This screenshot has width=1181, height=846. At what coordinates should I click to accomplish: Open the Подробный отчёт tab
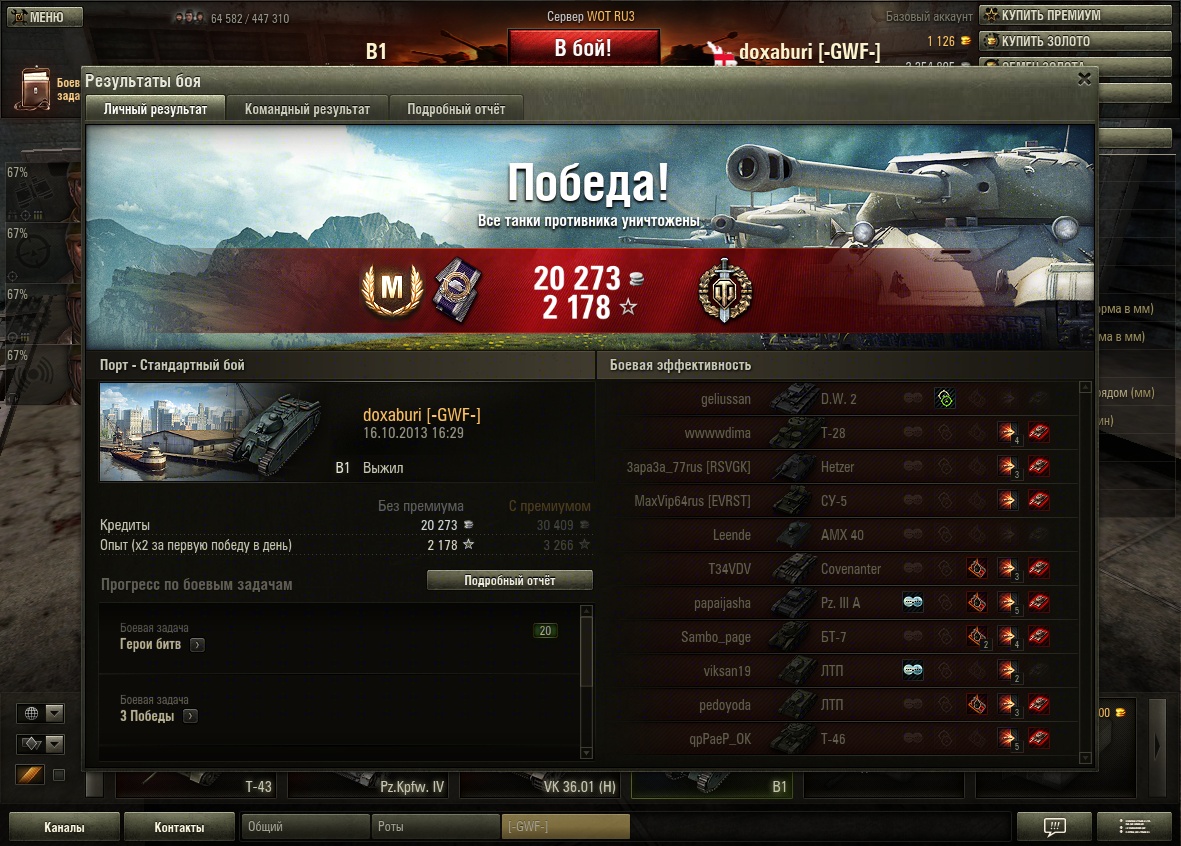coord(456,109)
